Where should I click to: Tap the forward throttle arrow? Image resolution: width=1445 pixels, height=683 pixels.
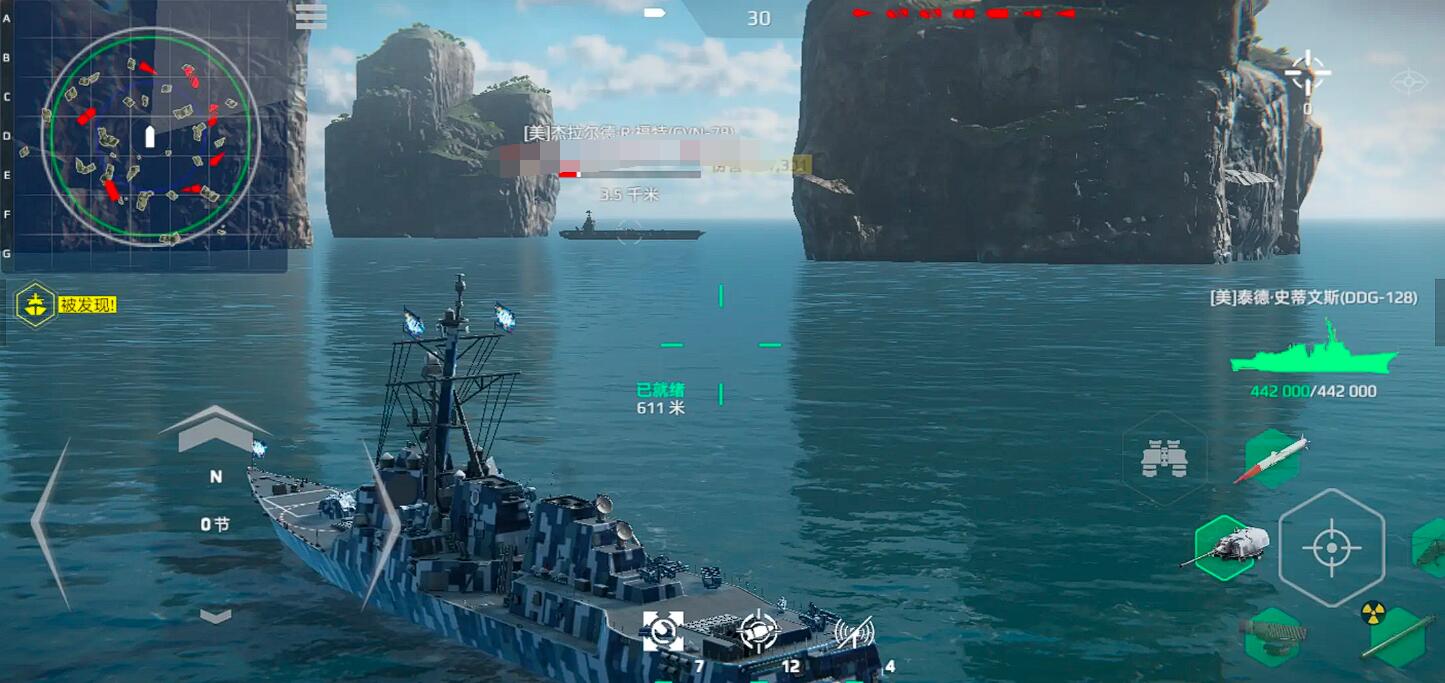click(215, 428)
